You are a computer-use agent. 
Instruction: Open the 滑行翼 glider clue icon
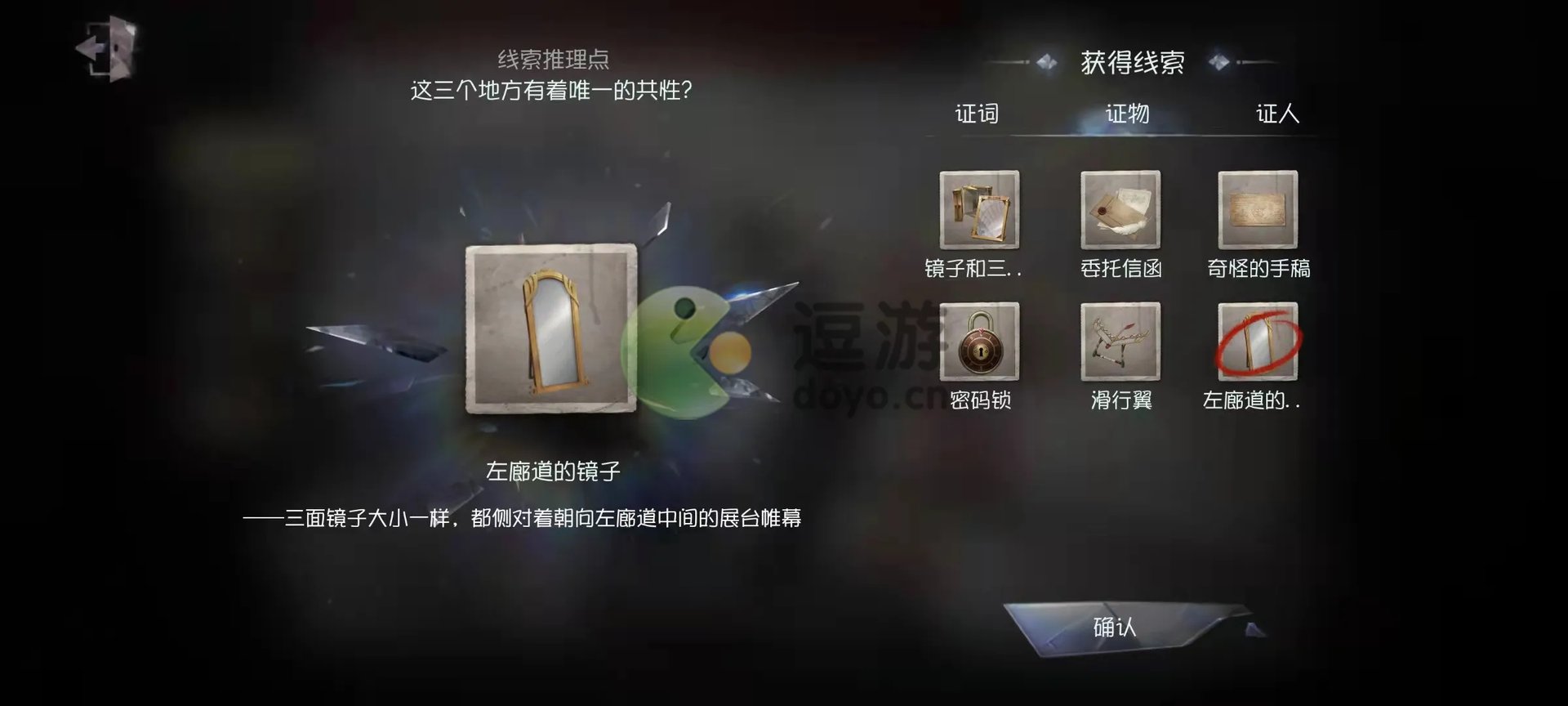click(1119, 343)
